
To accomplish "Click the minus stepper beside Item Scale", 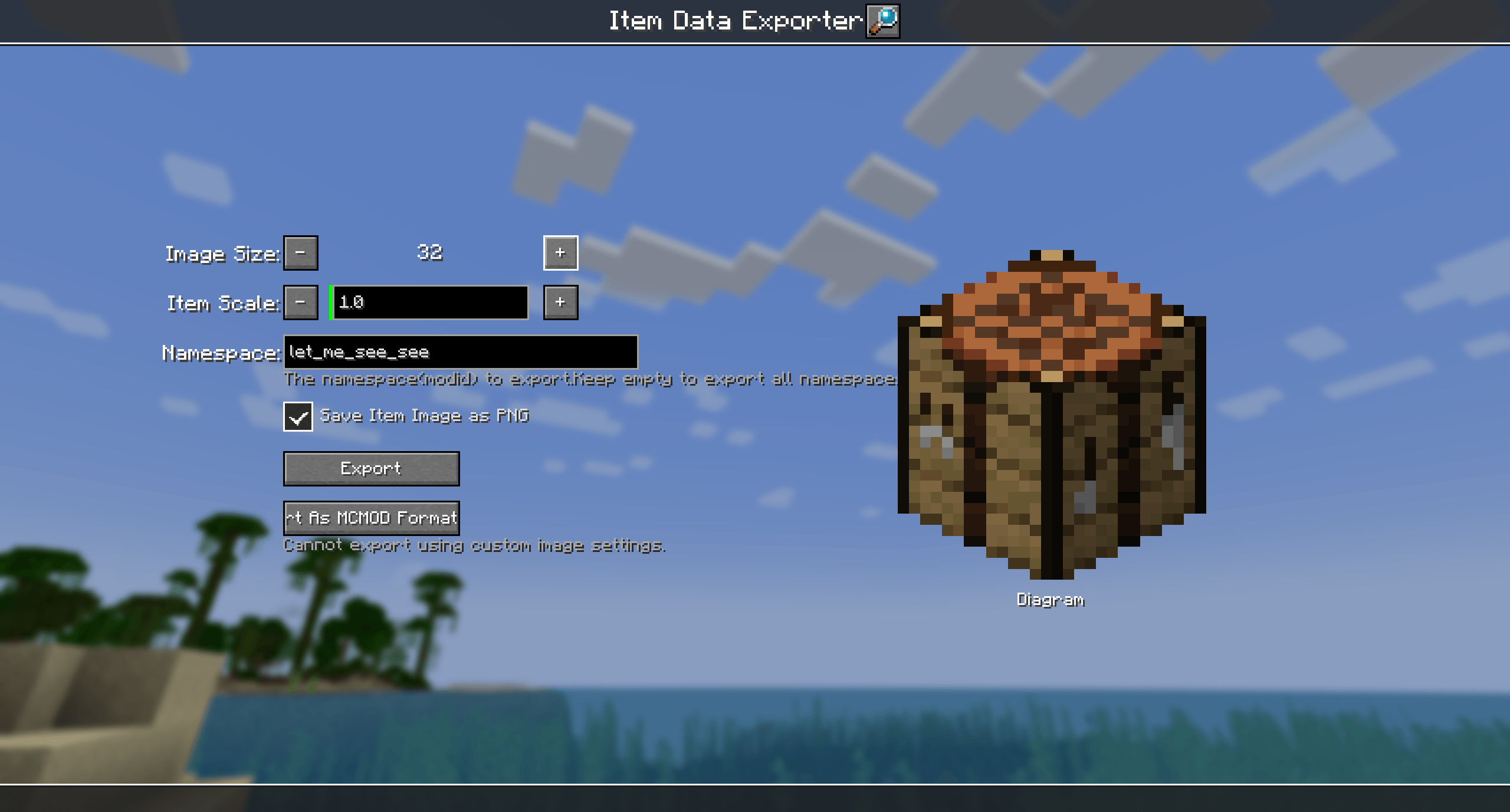I will (300, 303).
